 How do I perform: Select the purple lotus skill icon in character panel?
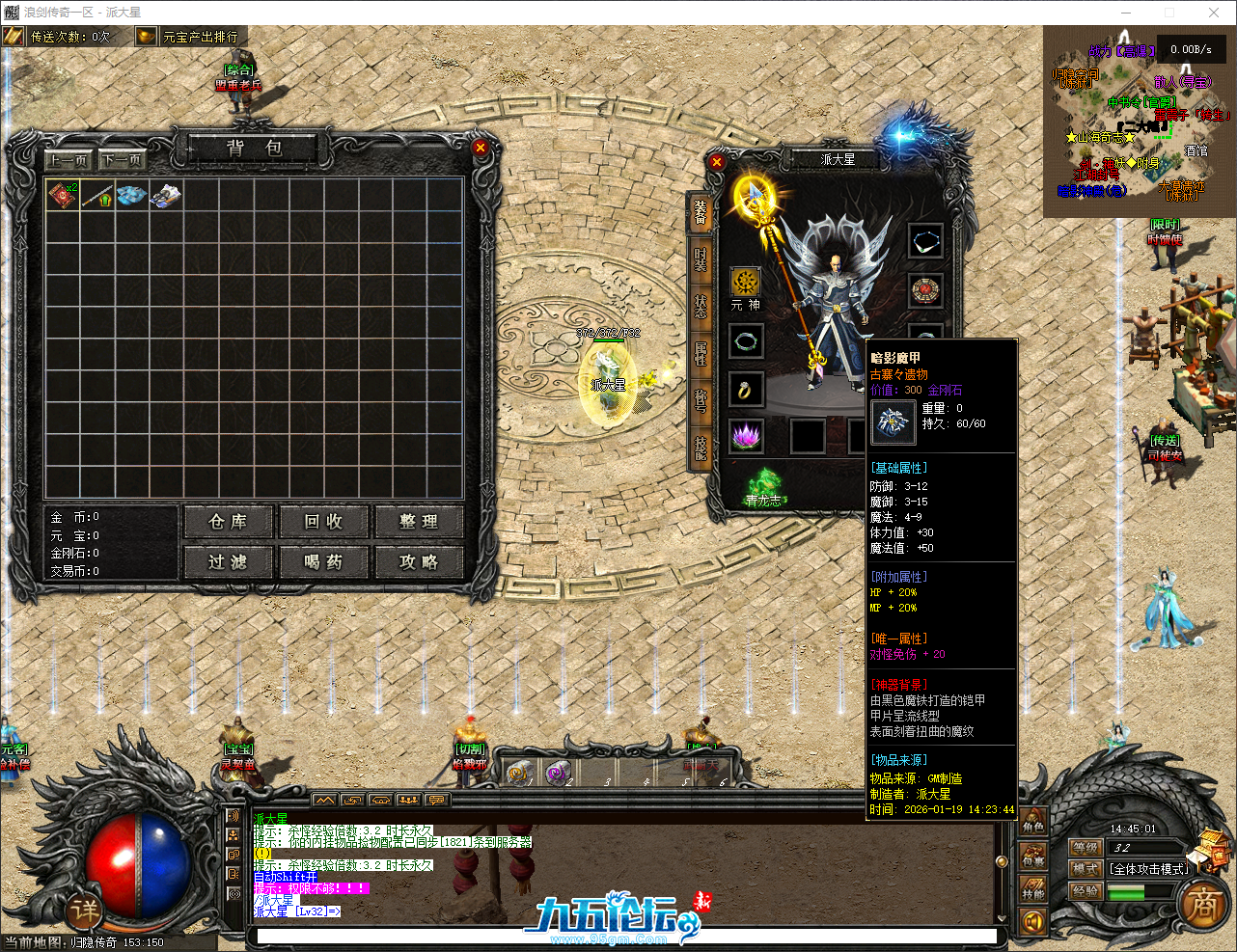pos(746,436)
